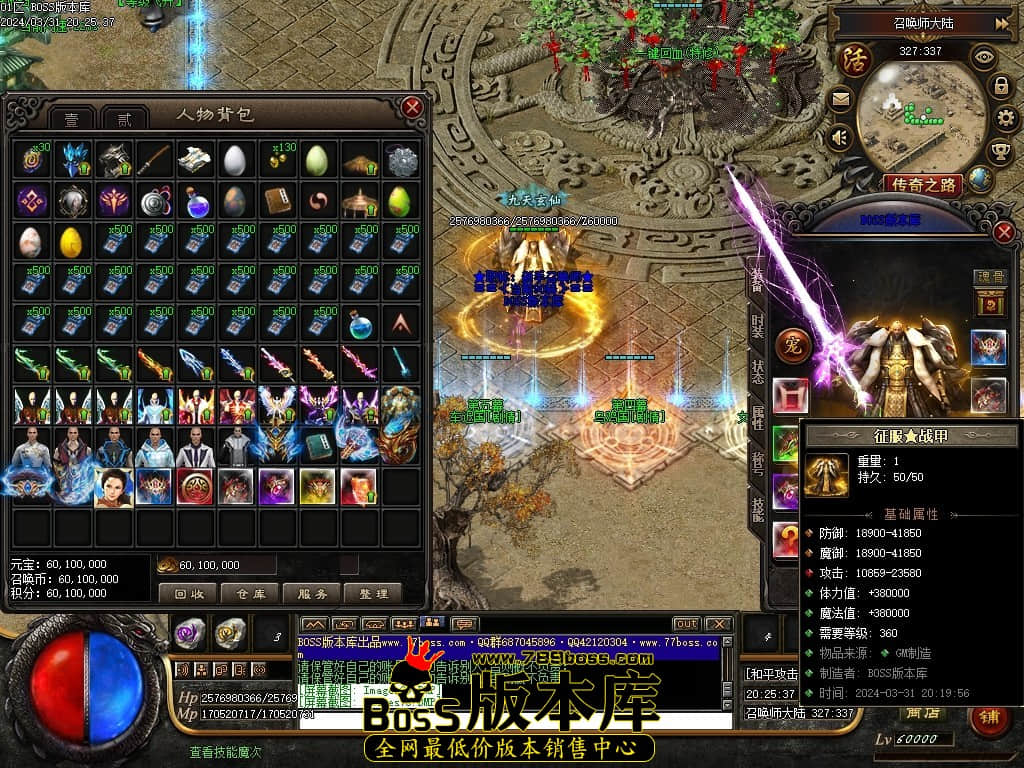Sort the bag with 整理 button
The image size is (1024, 768).
click(373, 593)
